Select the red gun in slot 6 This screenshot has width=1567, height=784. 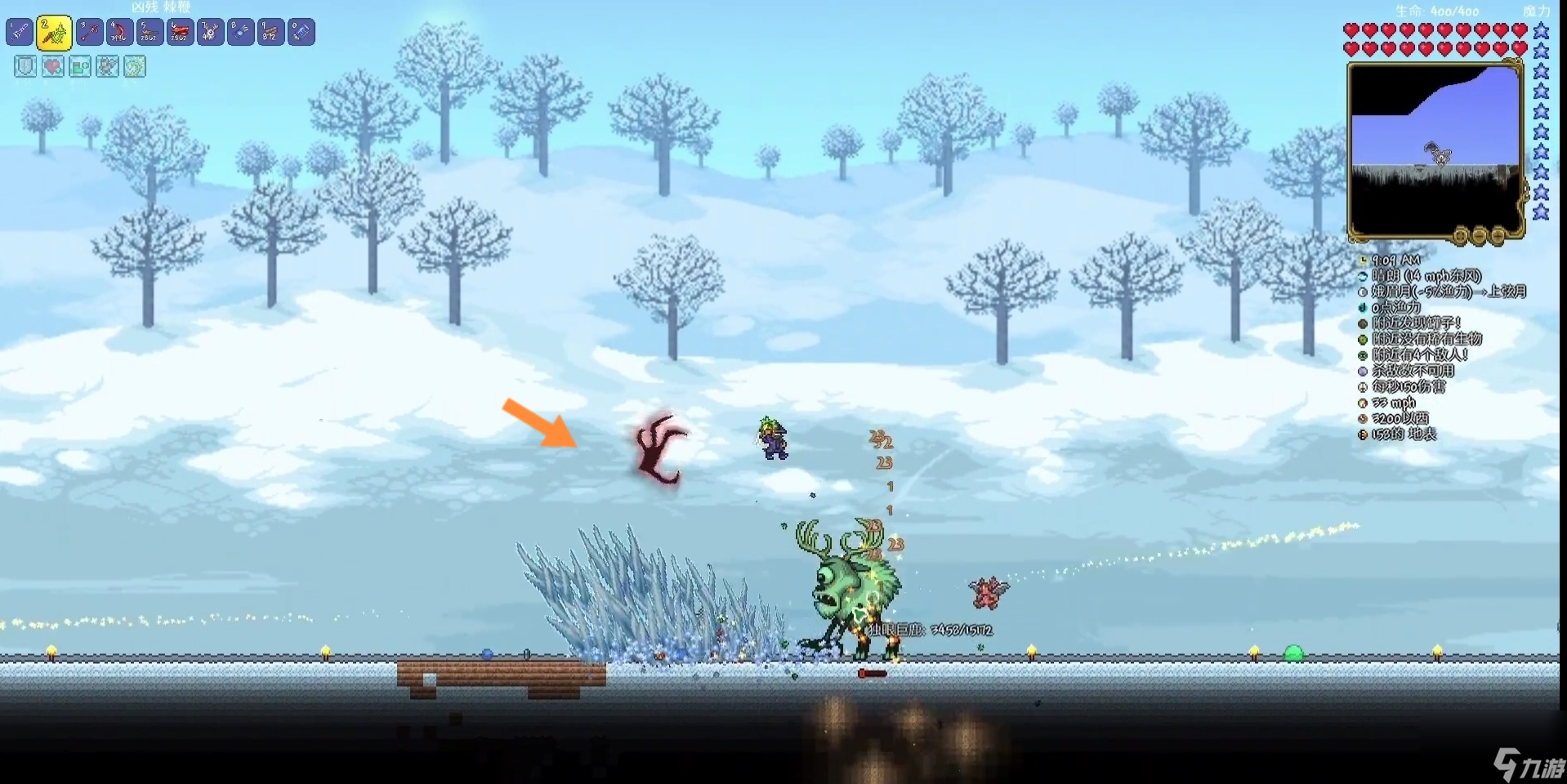tap(180, 32)
